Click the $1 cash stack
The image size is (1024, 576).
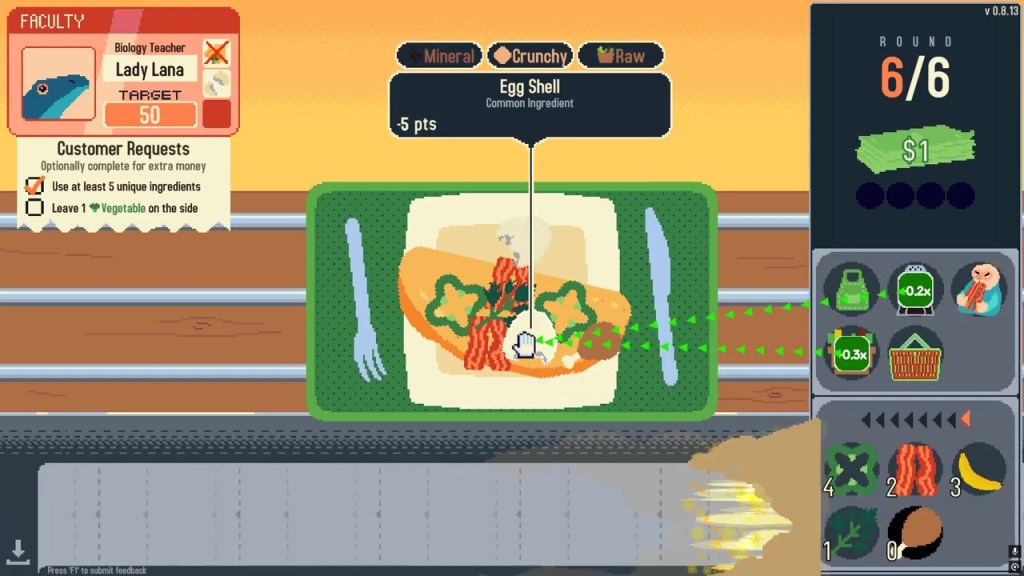(915, 150)
